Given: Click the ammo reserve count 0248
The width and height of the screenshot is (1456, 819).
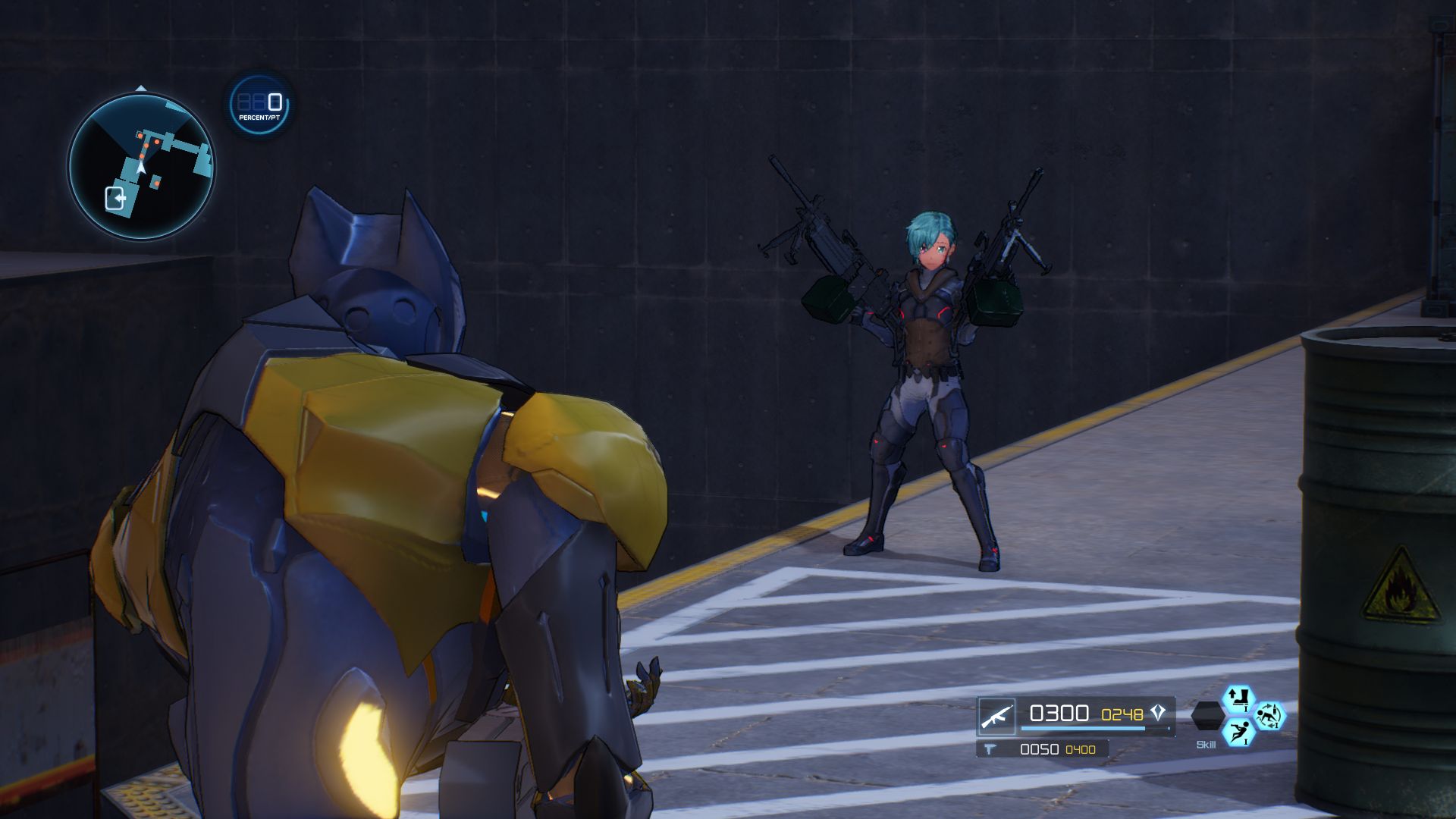Looking at the screenshot, I should coord(1122,714).
